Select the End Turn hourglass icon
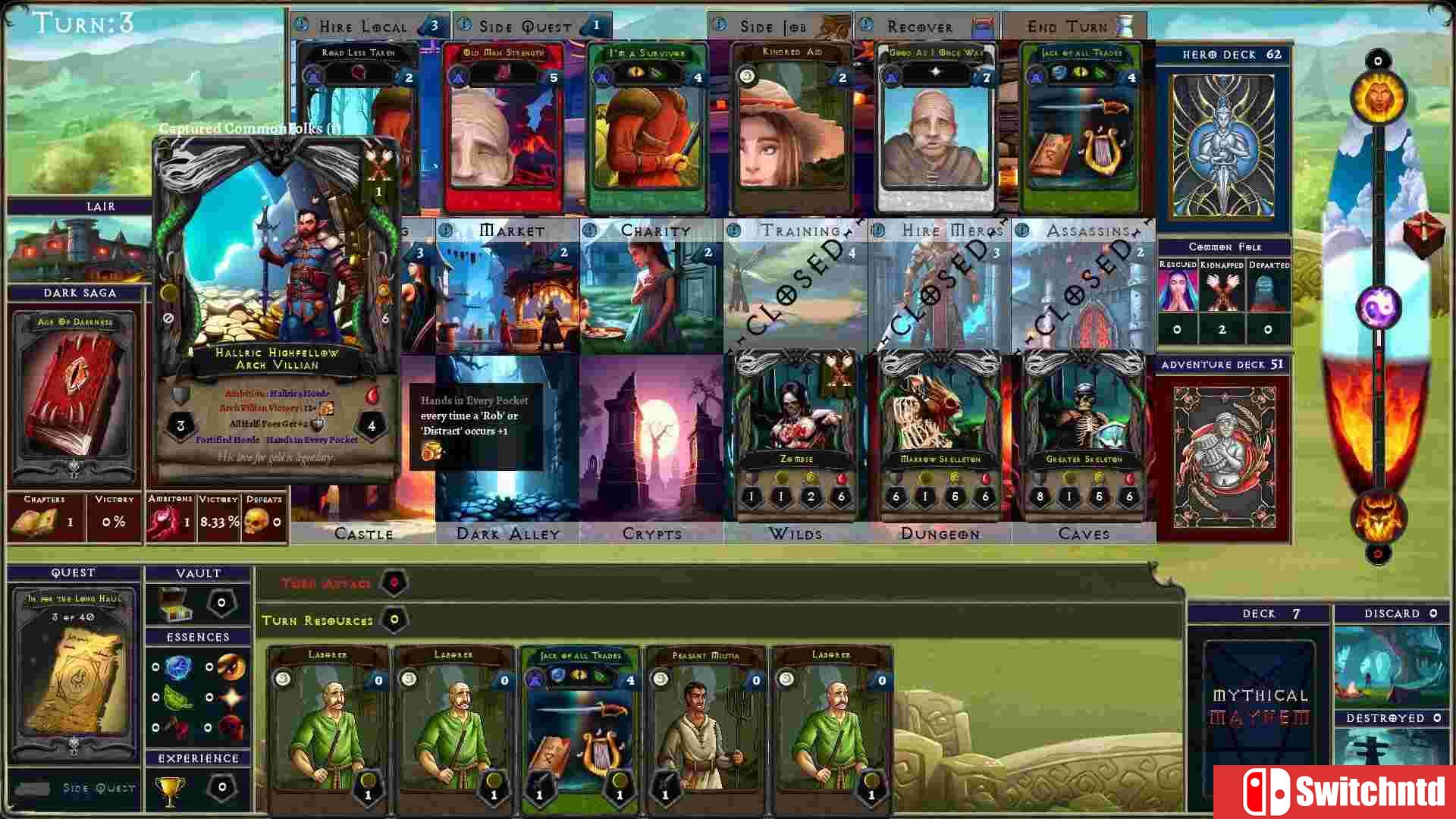 click(x=1125, y=25)
